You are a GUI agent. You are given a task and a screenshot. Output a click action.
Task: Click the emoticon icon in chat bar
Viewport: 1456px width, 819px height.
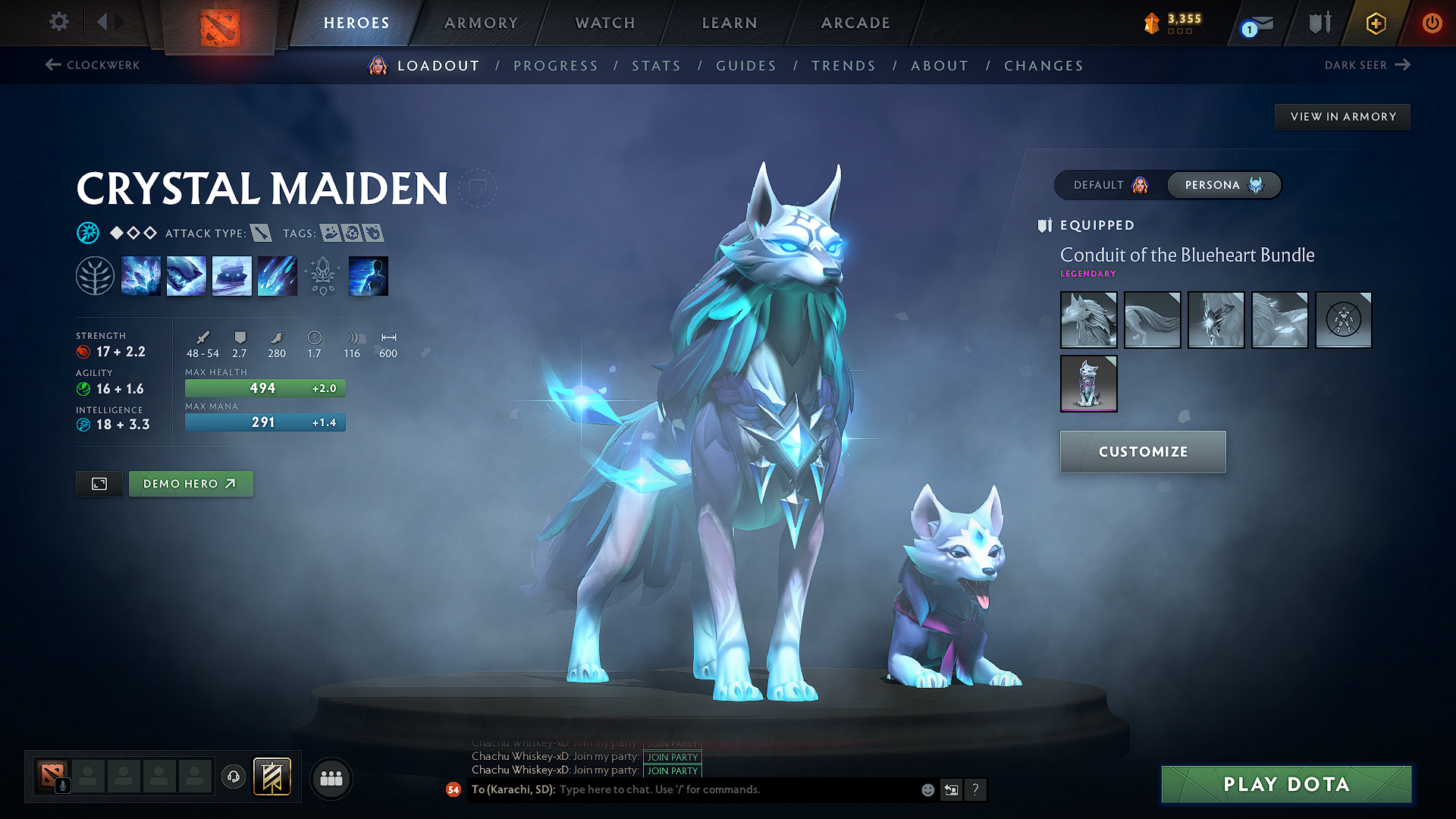point(927,789)
